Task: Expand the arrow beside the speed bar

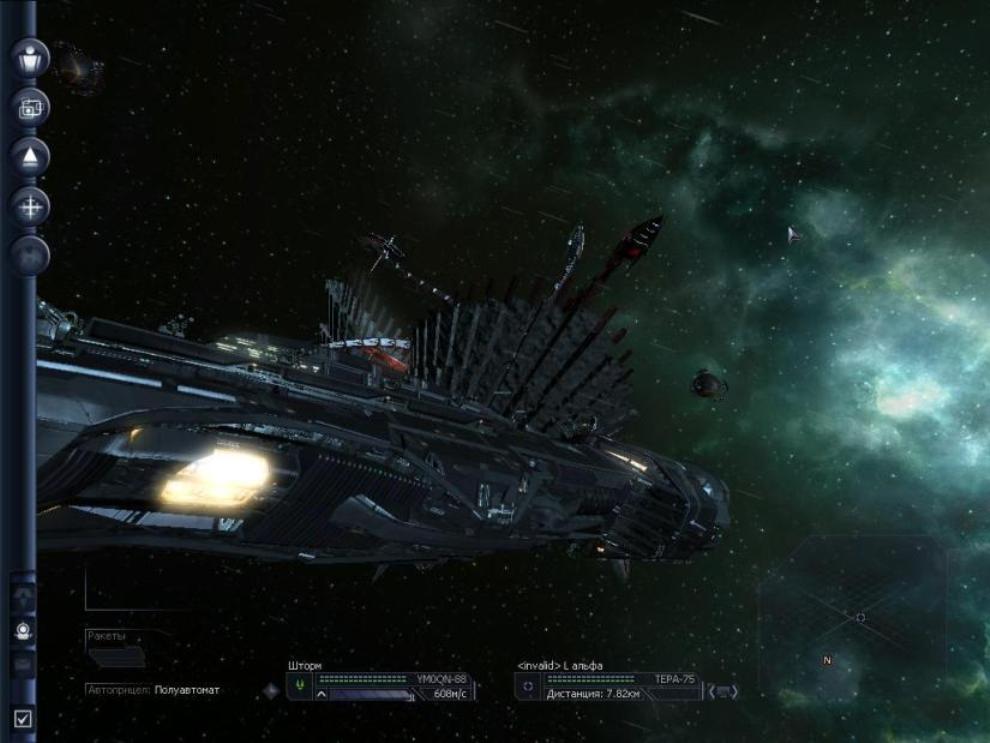Action: point(322,694)
